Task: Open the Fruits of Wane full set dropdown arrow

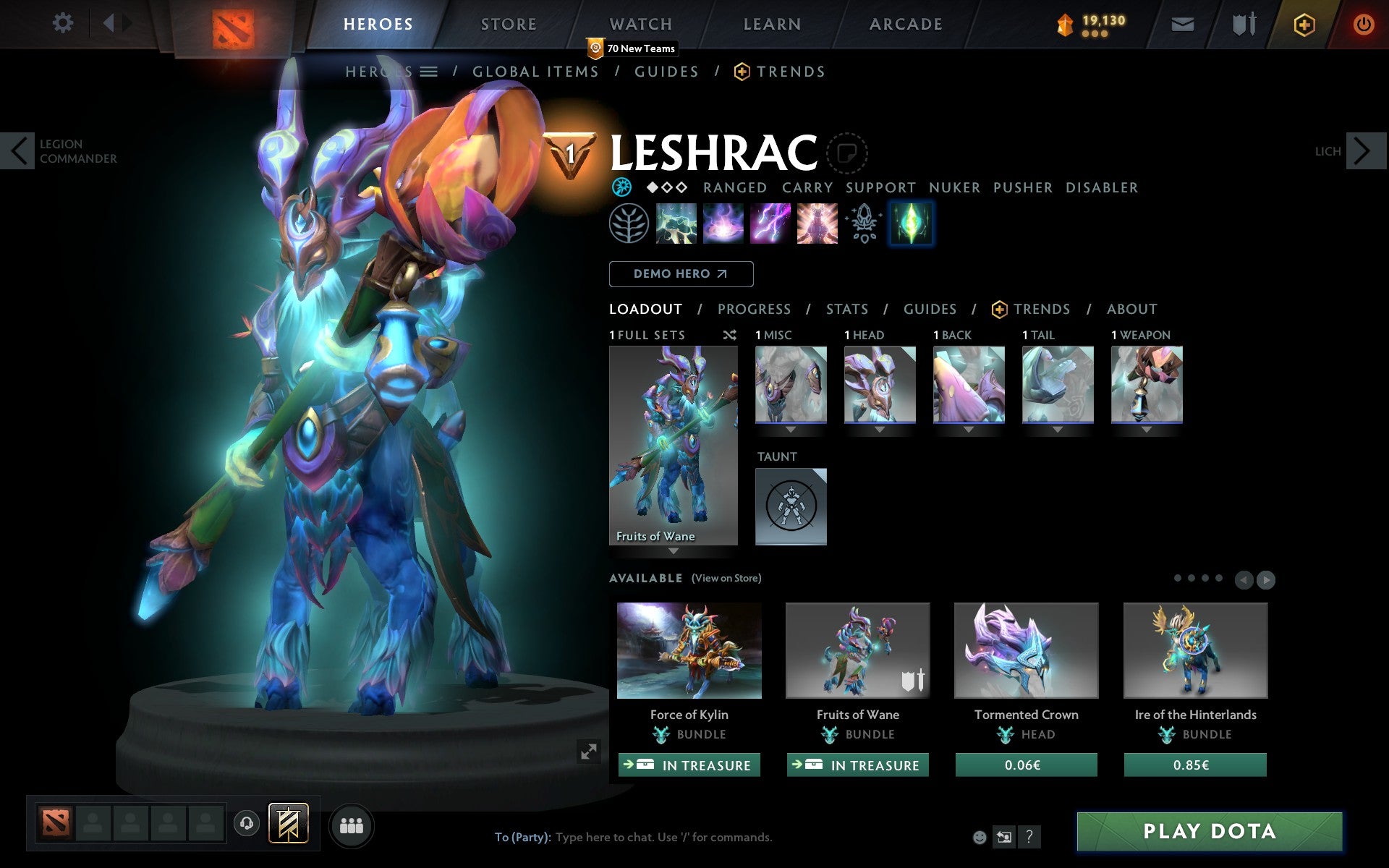Action: [674, 550]
